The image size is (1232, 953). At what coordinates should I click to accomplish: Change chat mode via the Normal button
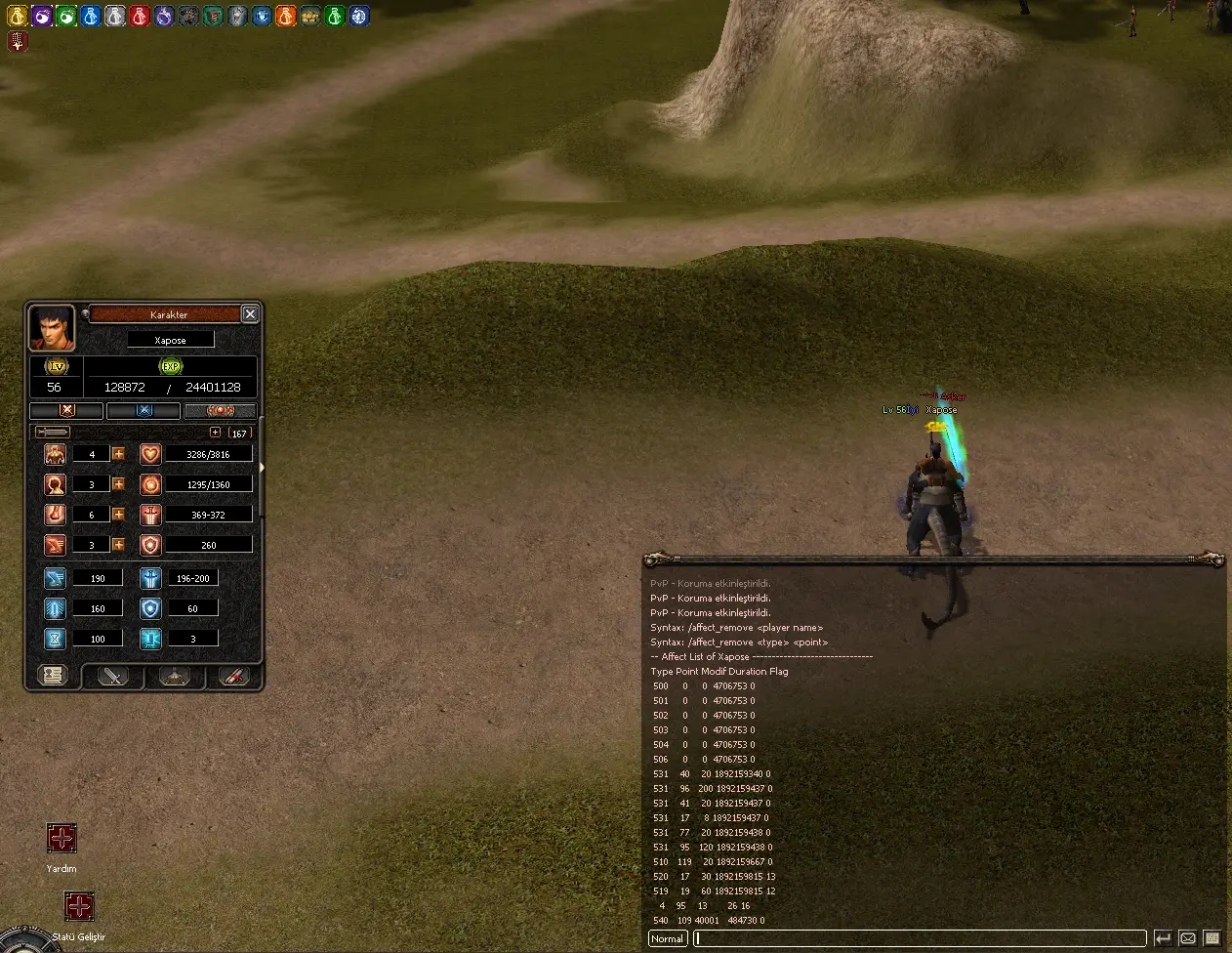(668, 938)
